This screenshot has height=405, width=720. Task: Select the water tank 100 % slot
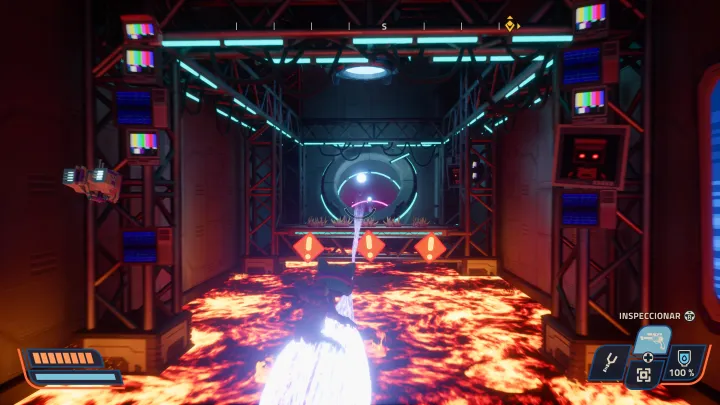click(685, 362)
